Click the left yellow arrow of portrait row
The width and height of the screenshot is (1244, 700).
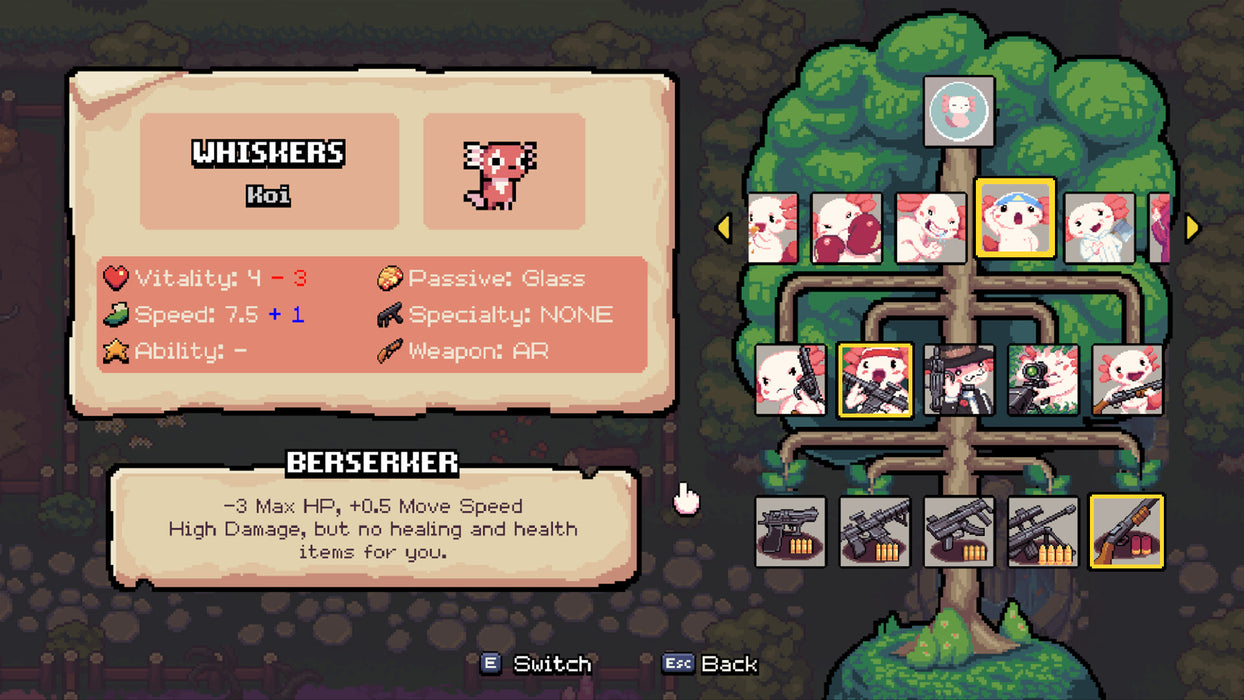[723, 228]
